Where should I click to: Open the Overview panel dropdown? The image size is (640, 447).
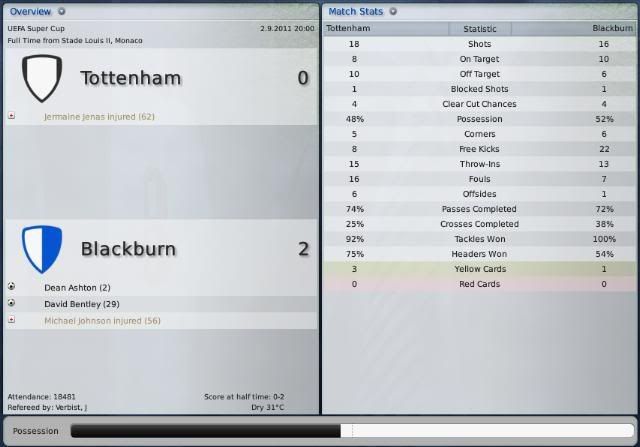62,11
